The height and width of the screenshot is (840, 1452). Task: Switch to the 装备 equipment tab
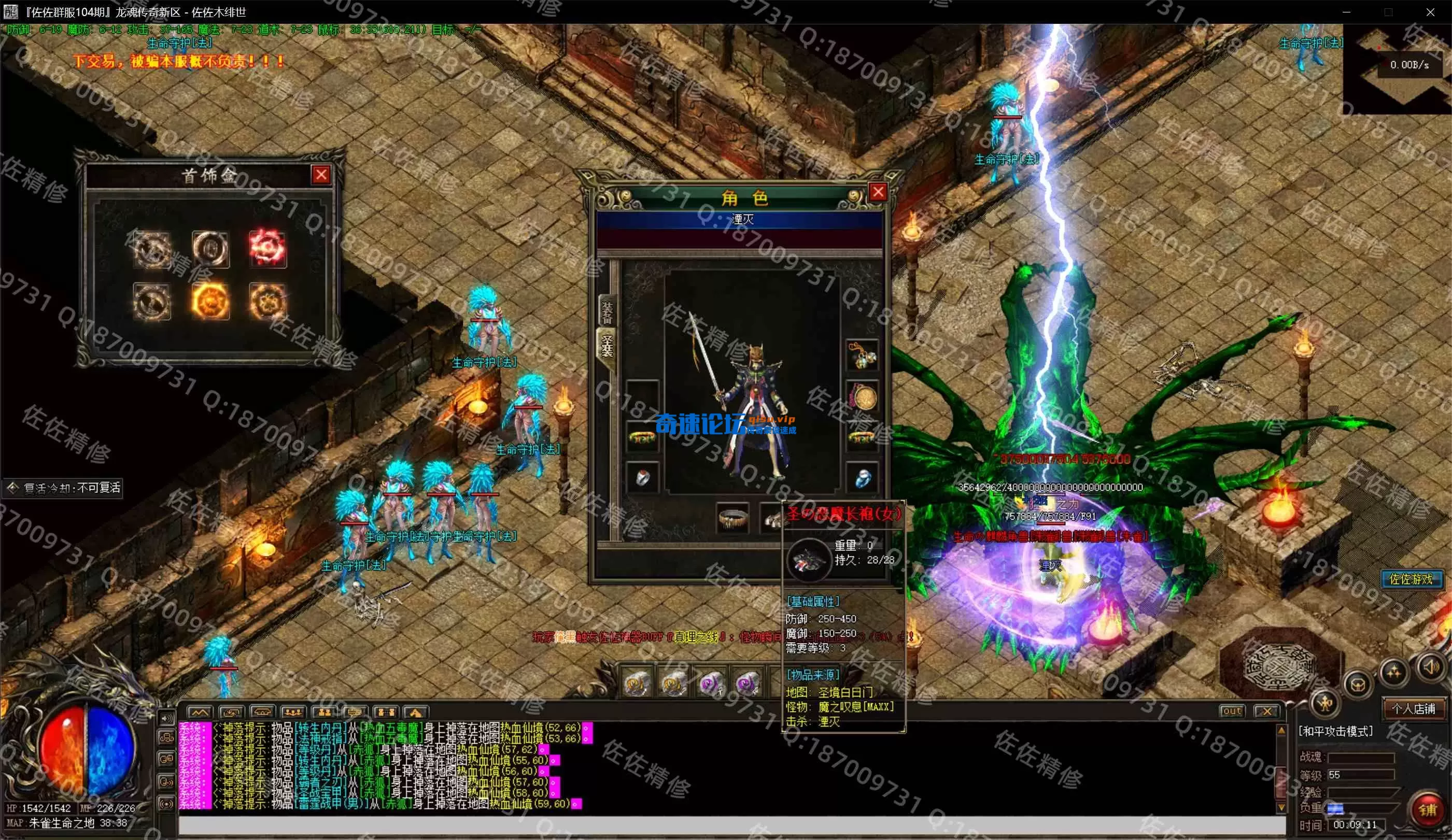(608, 311)
